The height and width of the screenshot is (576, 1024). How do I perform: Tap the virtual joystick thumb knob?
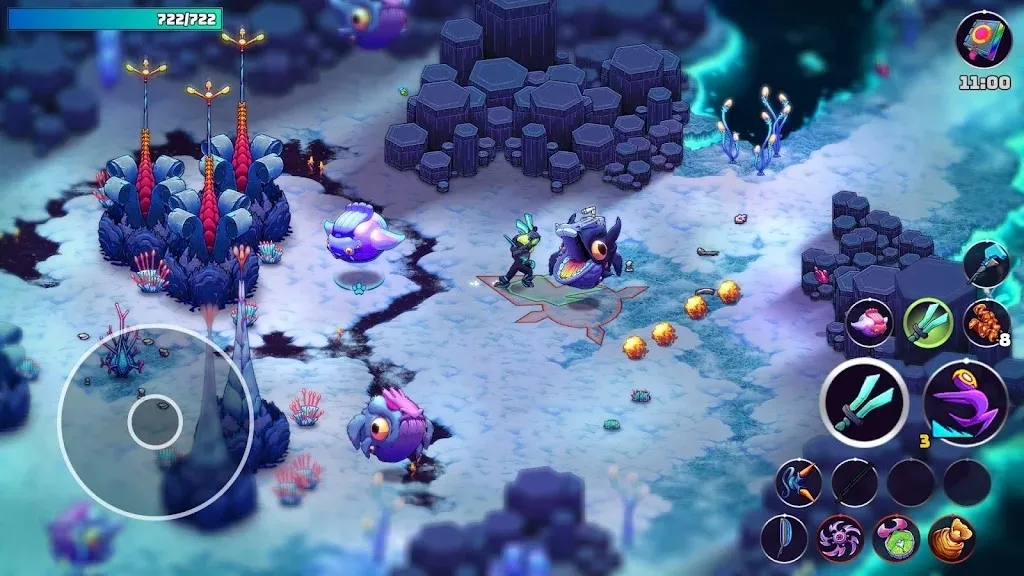pos(155,421)
